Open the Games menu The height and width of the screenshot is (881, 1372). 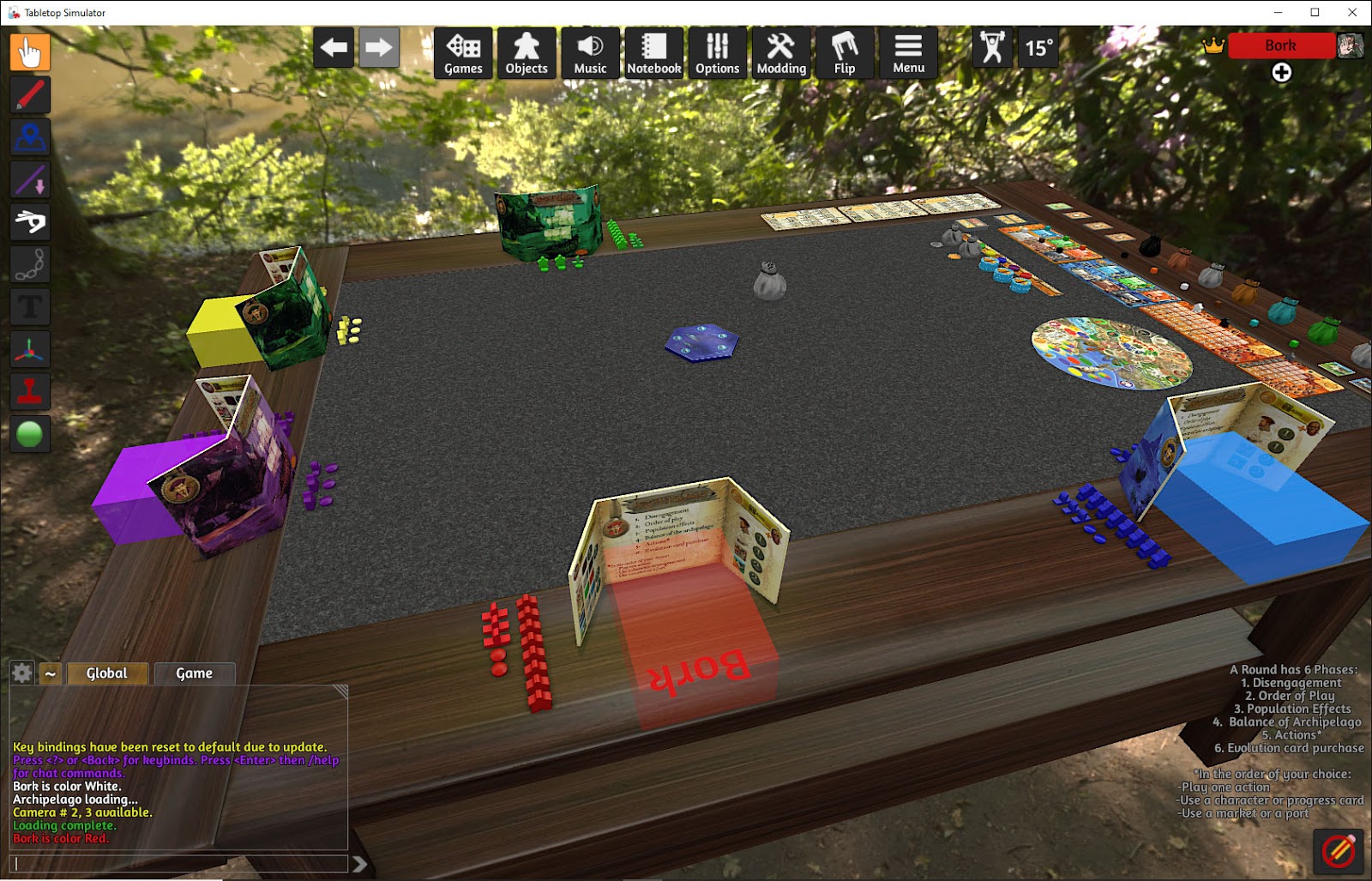462,53
